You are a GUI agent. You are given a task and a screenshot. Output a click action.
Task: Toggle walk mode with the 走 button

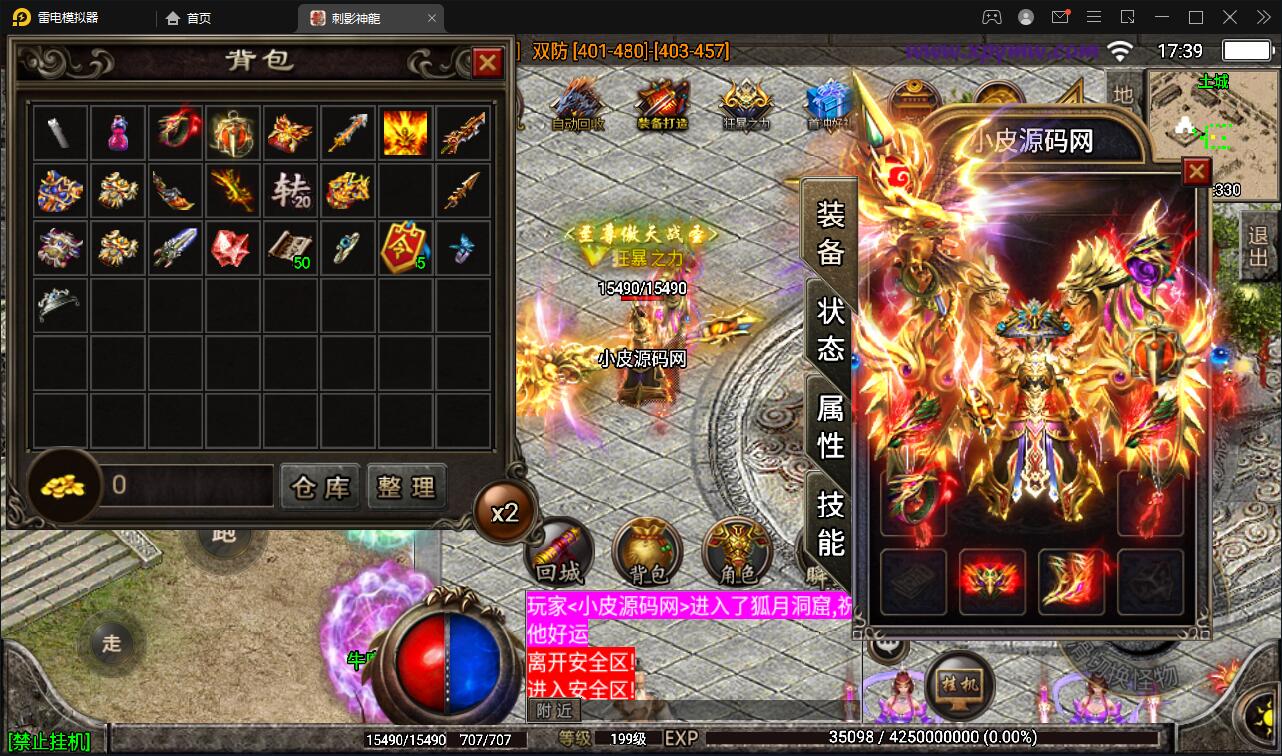coord(110,645)
